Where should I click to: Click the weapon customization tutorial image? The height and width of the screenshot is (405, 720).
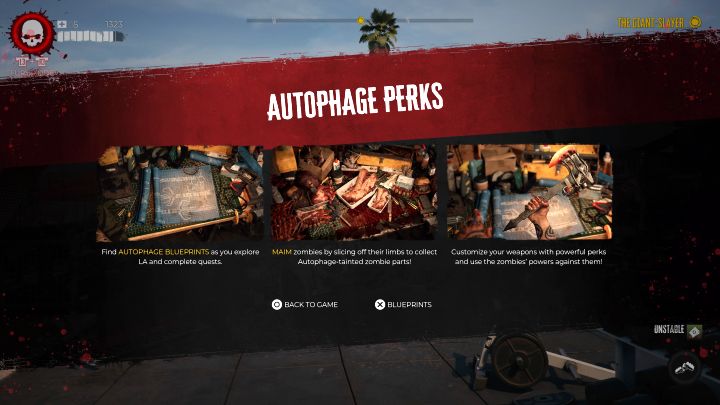coord(529,194)
